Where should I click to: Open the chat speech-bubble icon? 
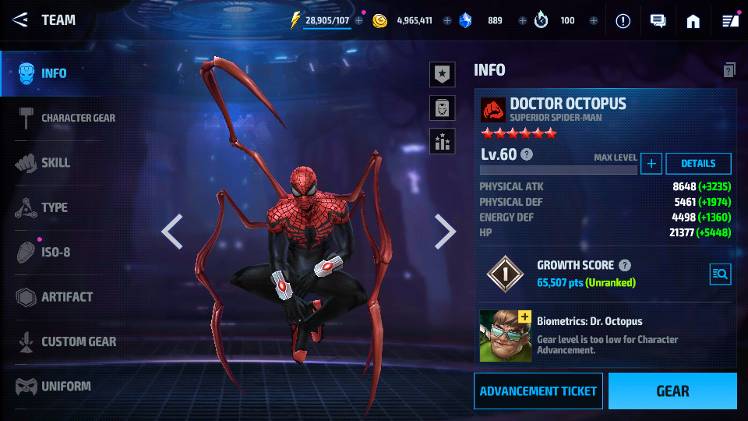(658, 20)
